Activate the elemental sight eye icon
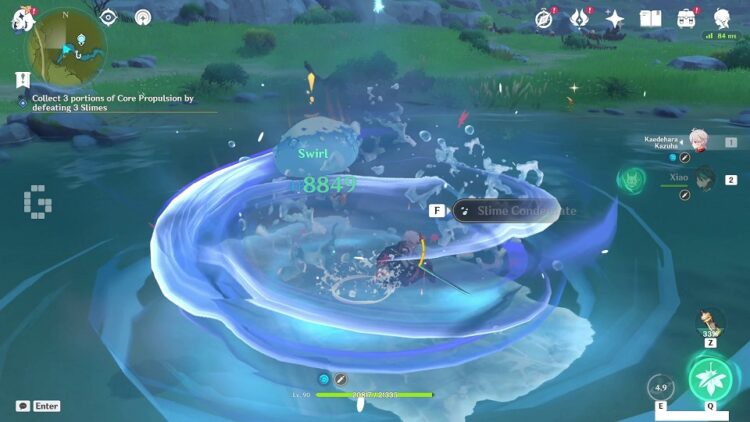This screenshot has height=422, width=750. (108, 17)
